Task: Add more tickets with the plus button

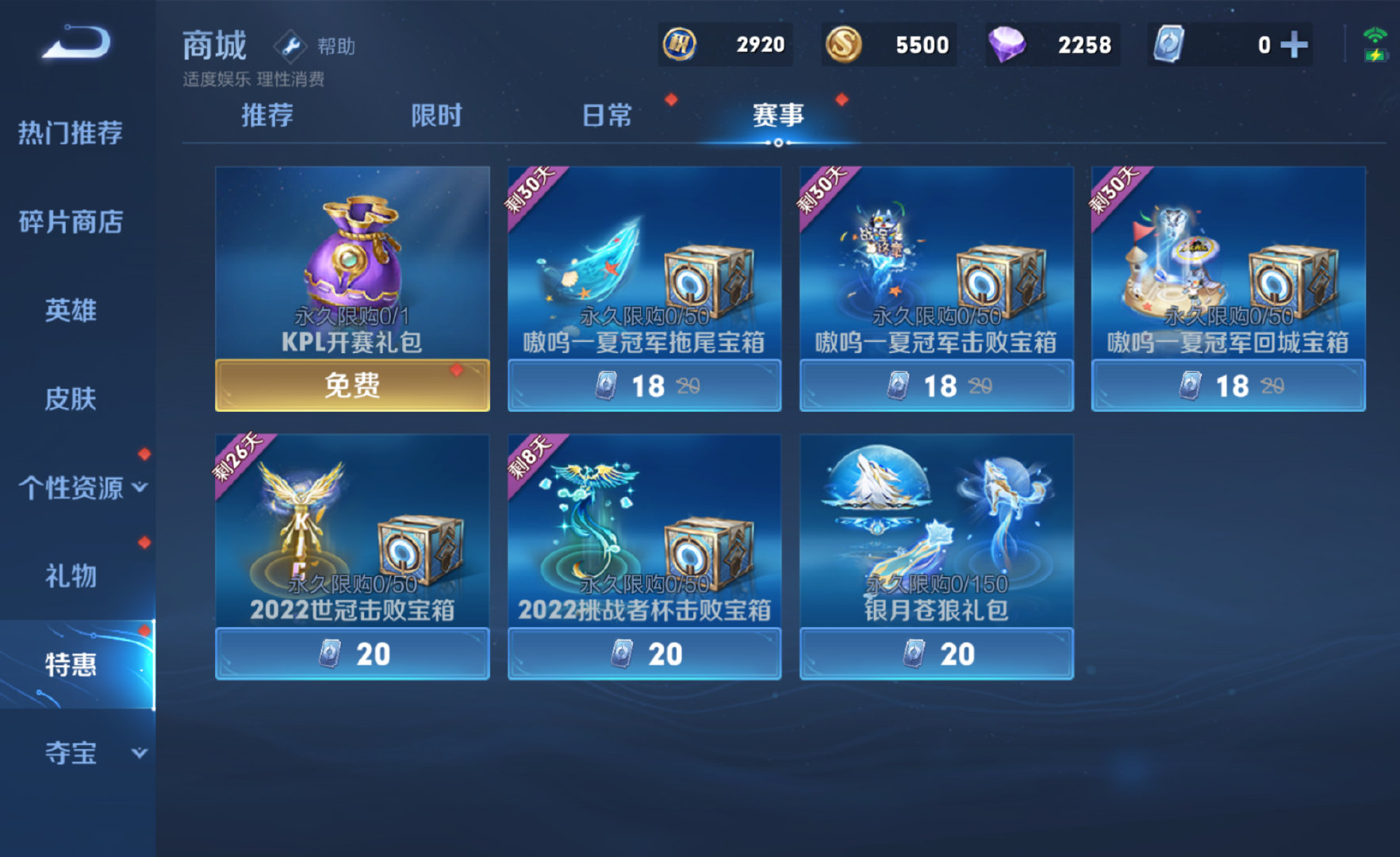Action: pos(1294,45)
